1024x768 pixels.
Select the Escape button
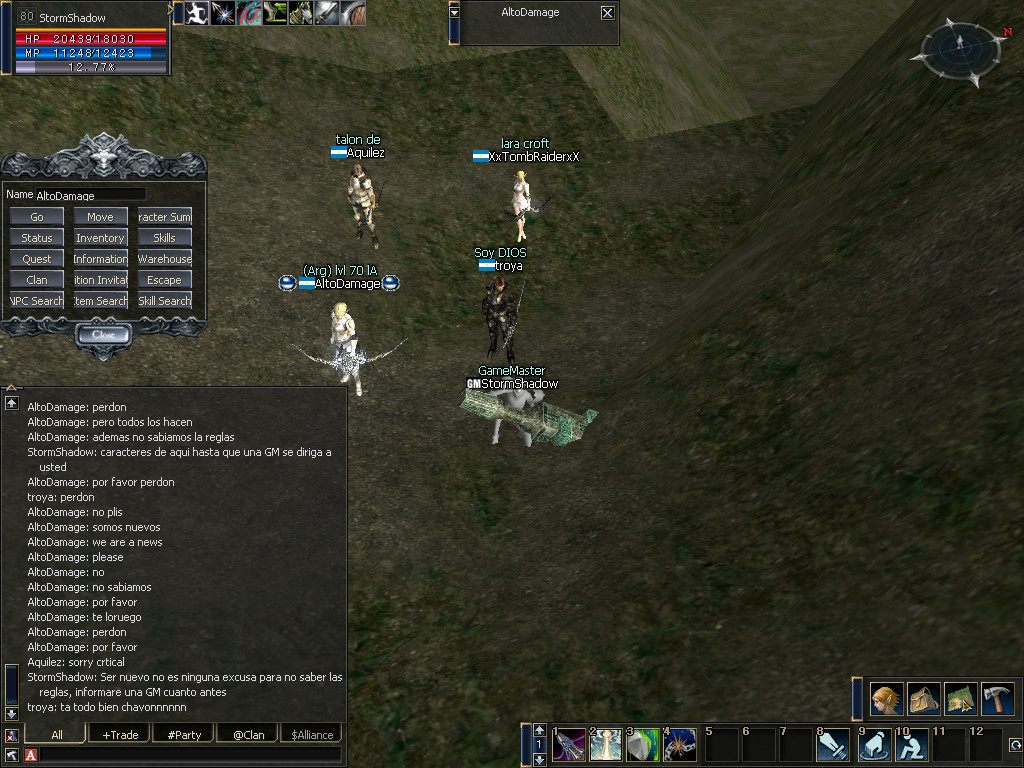click(164, 280)
